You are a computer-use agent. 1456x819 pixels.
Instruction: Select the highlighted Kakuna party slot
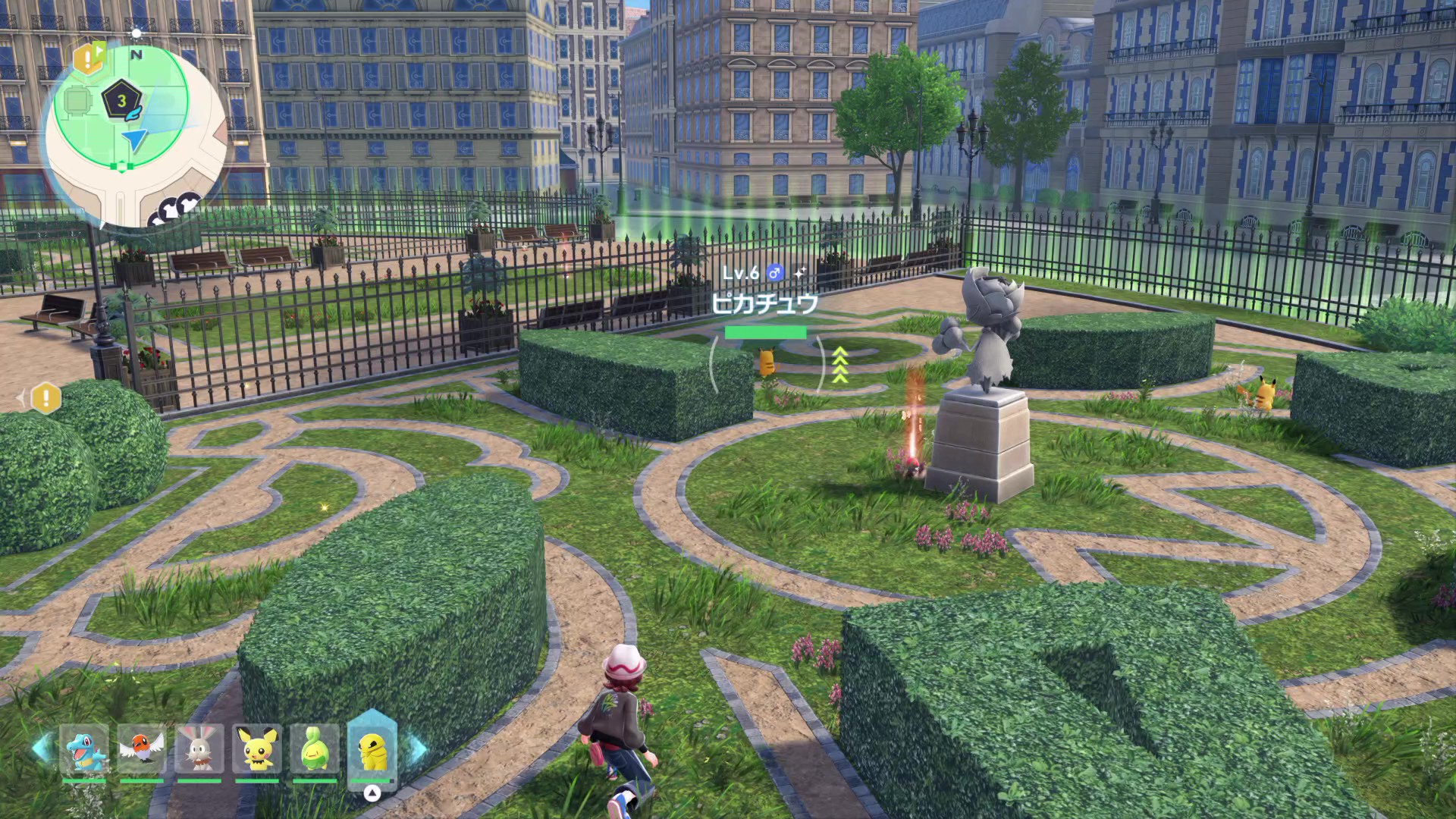(x=372, y=749)
